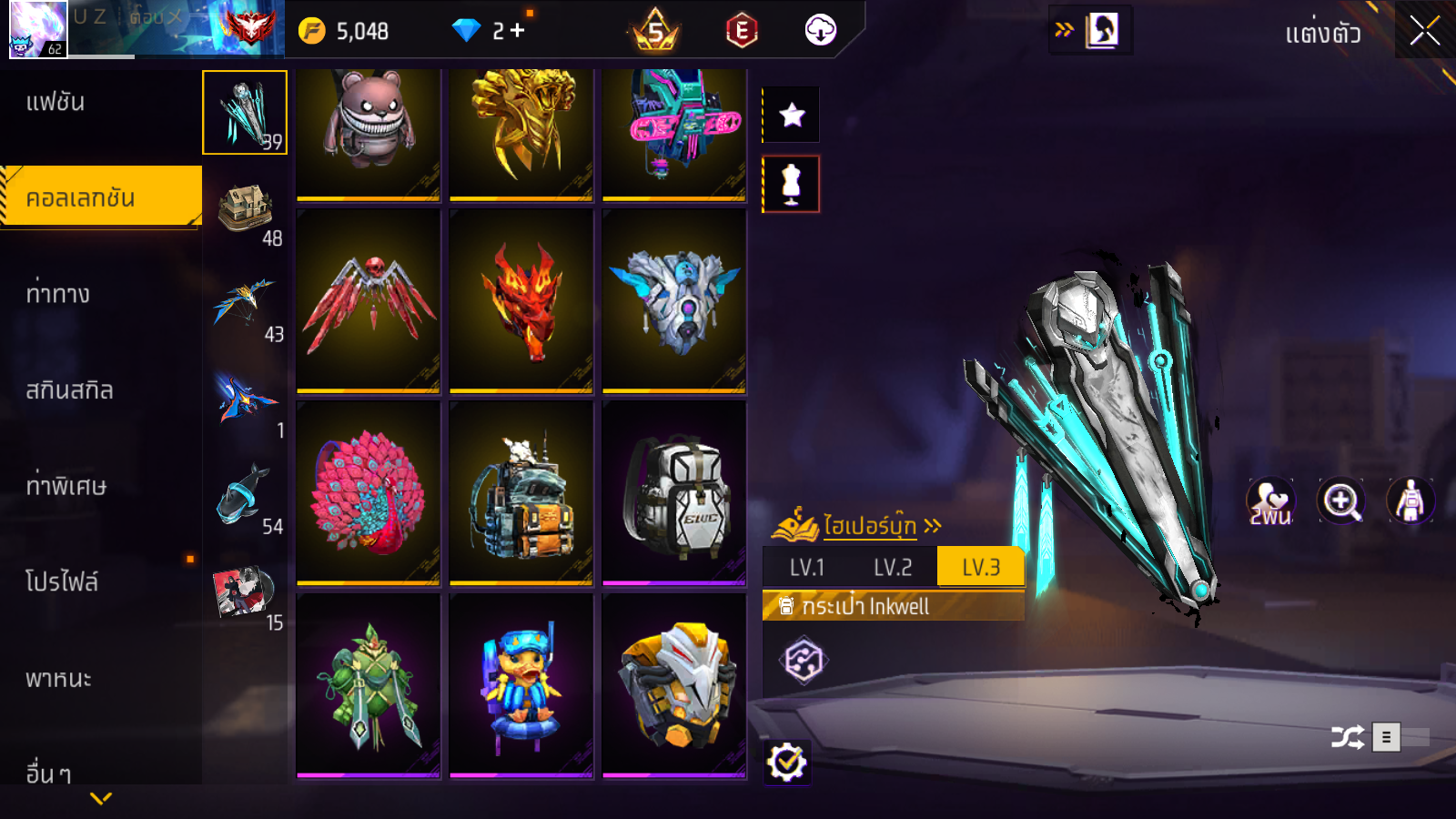
Task: Select the grinning bear backpack
Action: coord(369,132)
